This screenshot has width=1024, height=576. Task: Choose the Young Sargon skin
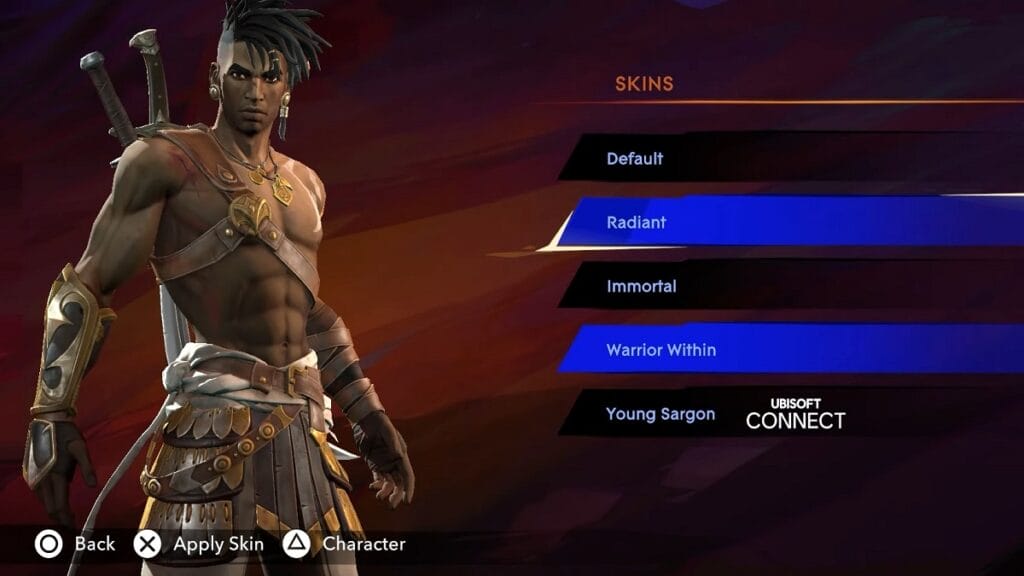coord(660,414)
